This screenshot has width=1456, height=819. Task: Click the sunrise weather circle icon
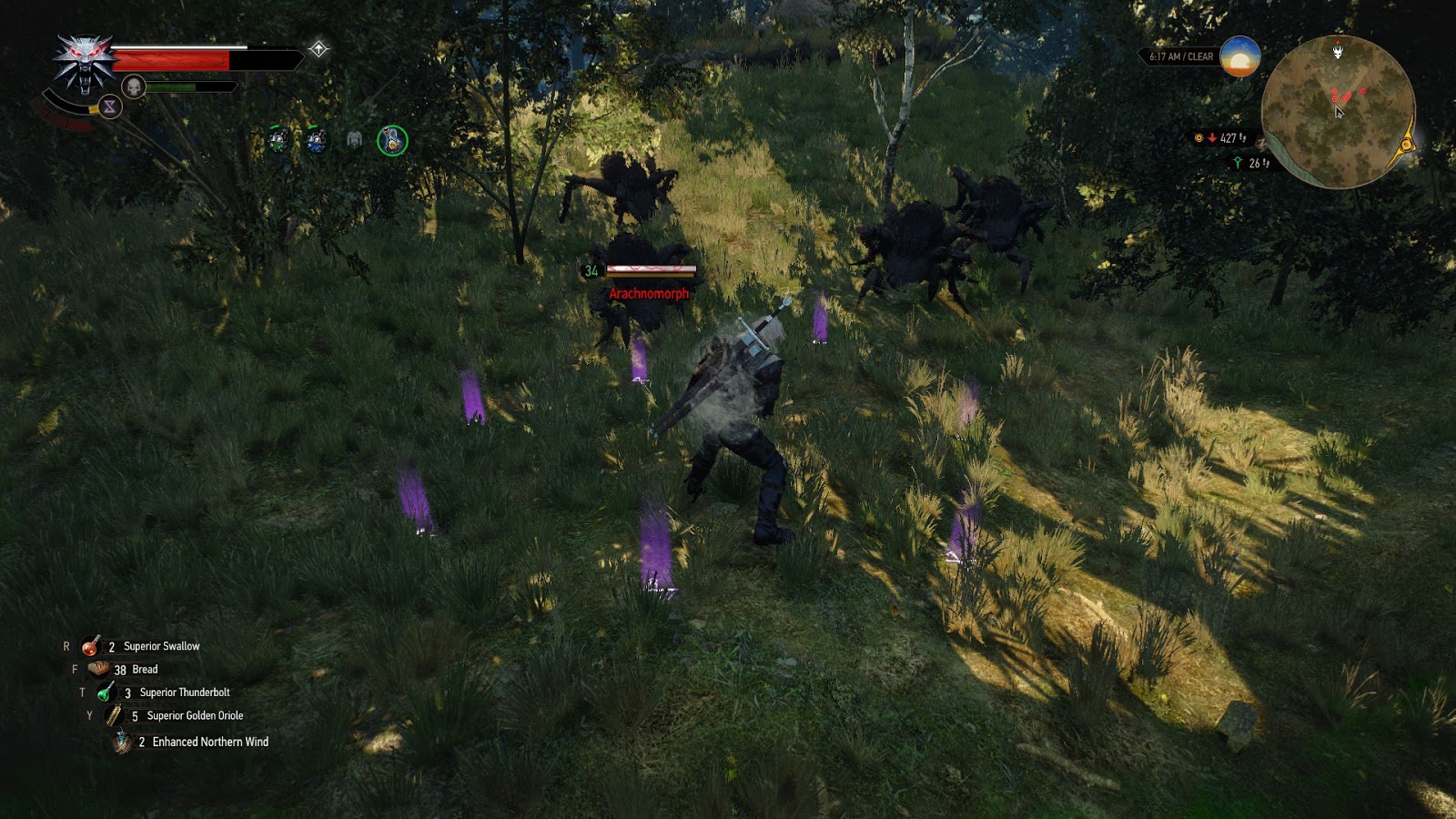pos(1240,58)
